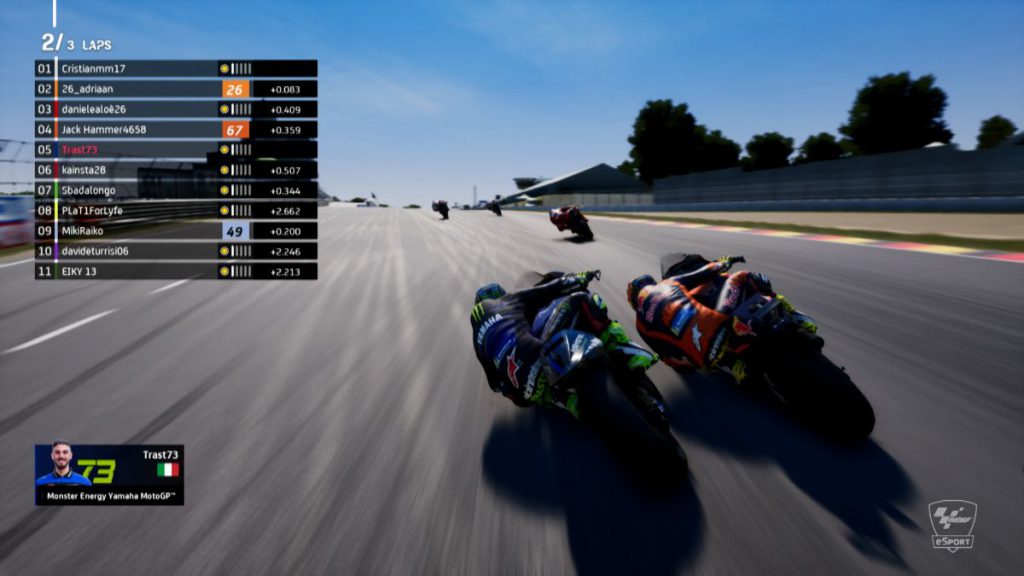Highlight Trast73's row in the standings
Screen dimensions: 1024x576
click(176, 150)
